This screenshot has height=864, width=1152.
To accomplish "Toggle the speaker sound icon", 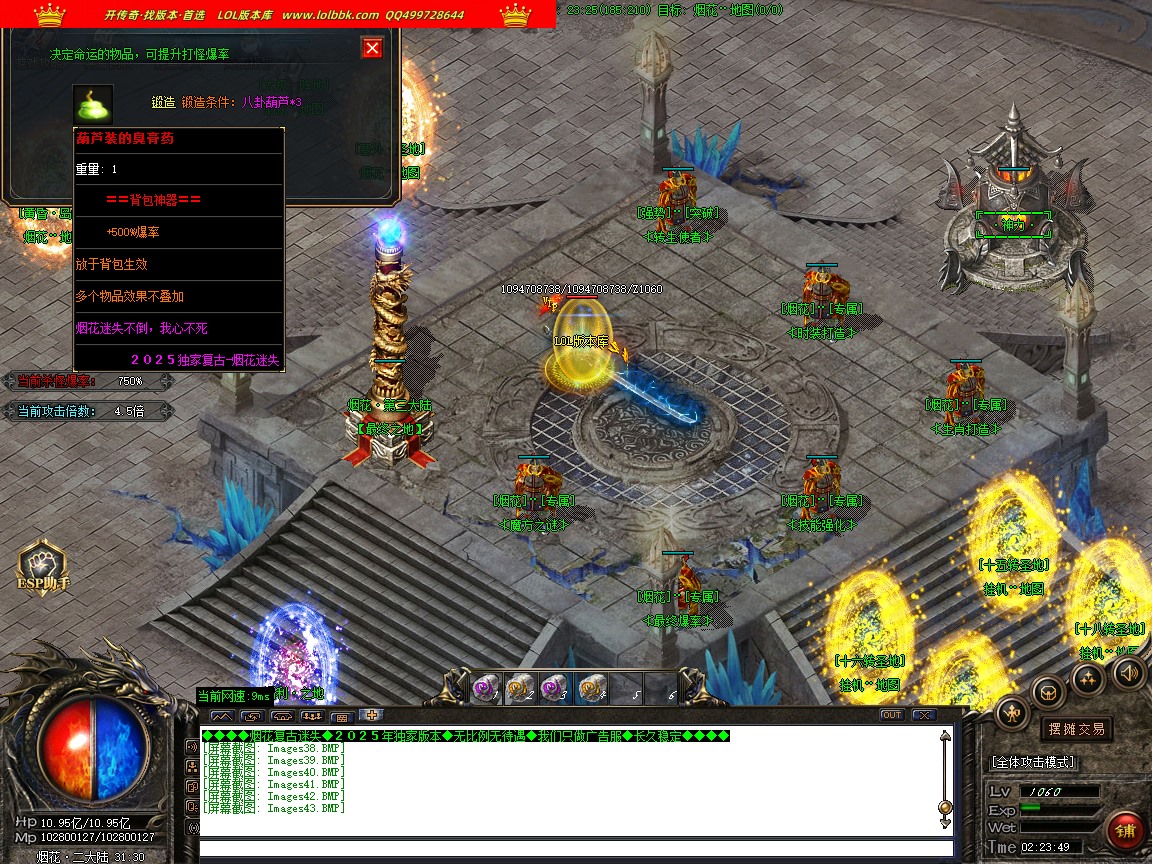I will click(x=1128, y=673).
